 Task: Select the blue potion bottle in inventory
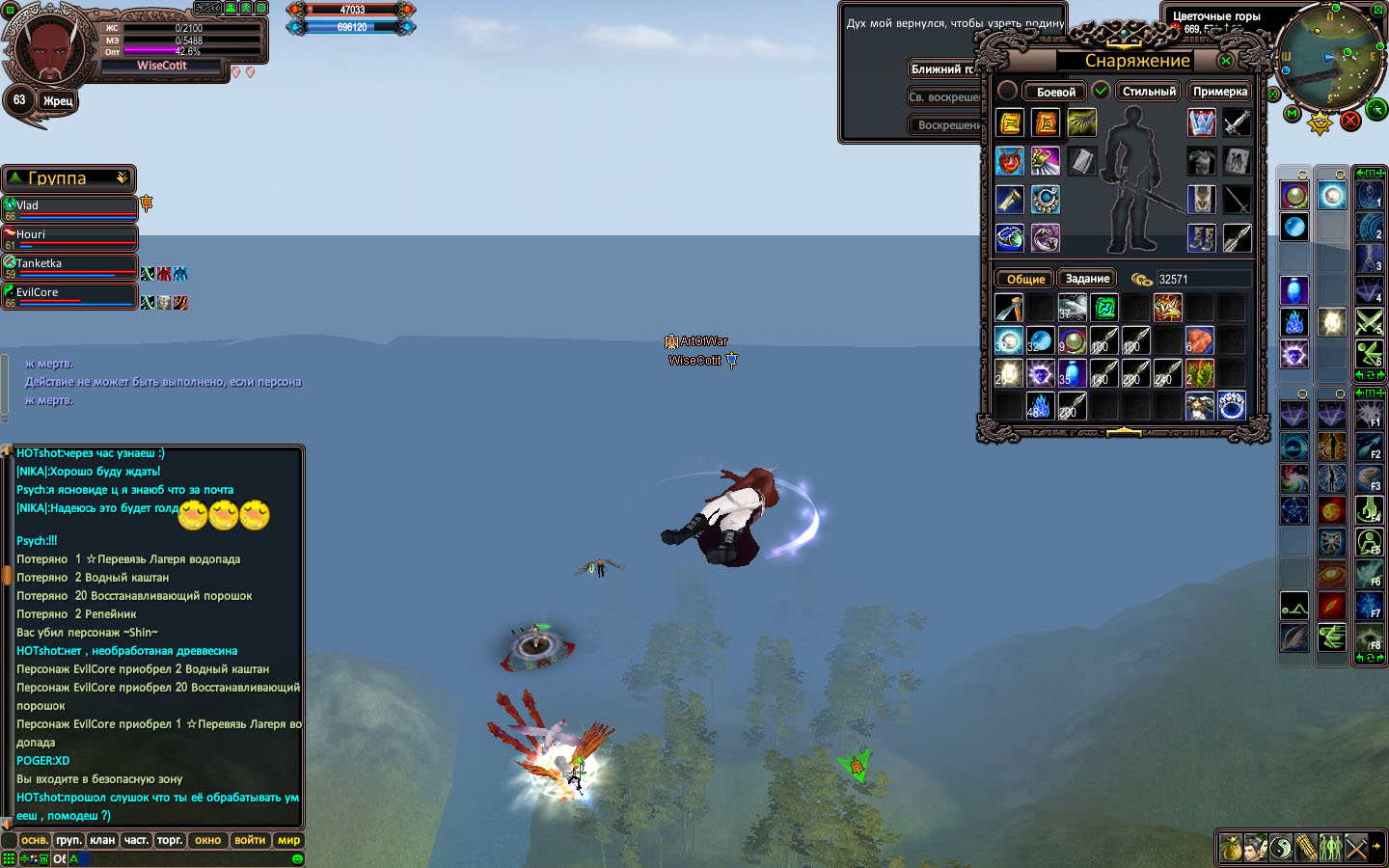coord(1072,373)
